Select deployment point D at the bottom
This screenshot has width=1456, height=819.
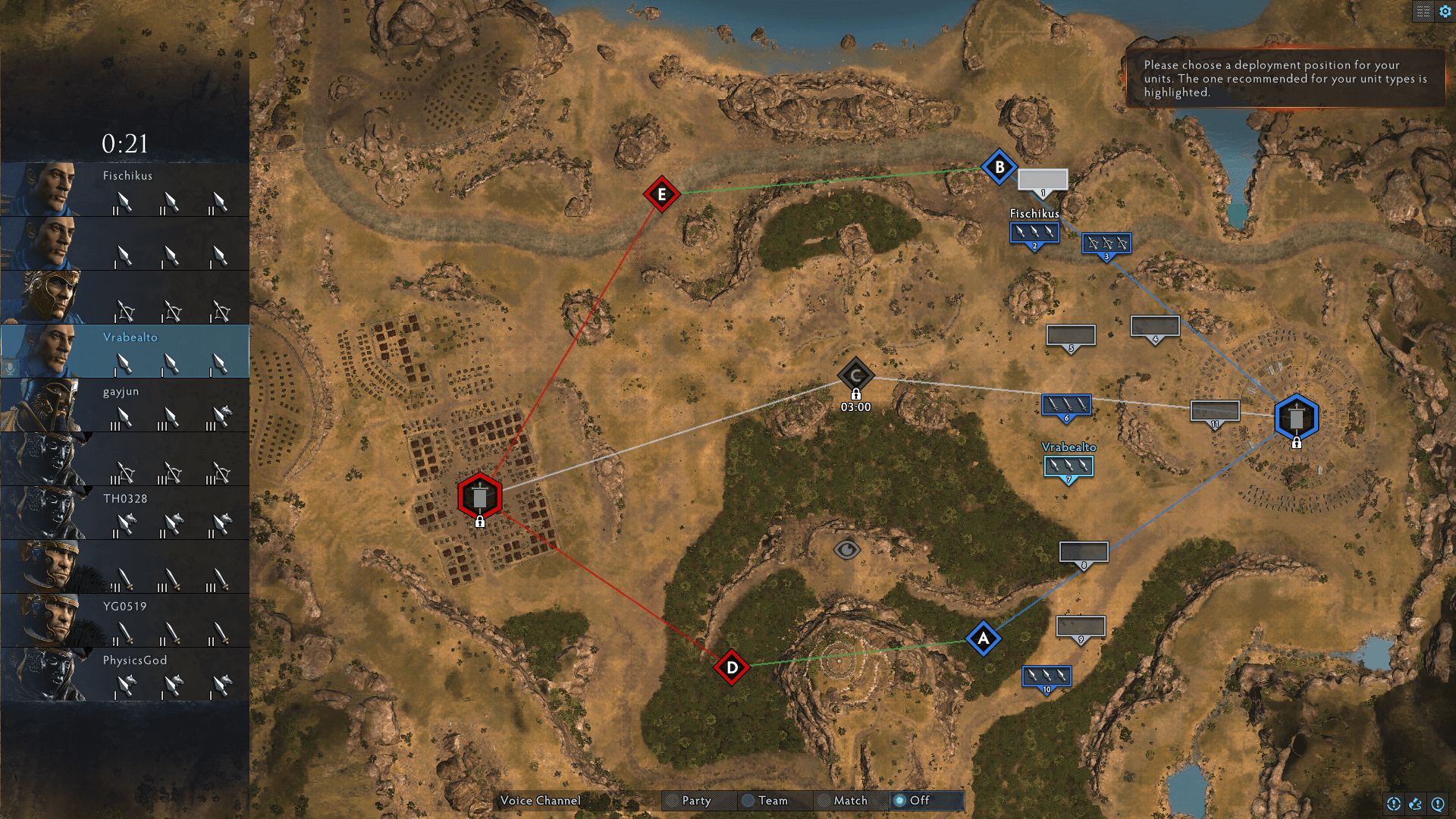pyautogui.click(x=731, y=667)
